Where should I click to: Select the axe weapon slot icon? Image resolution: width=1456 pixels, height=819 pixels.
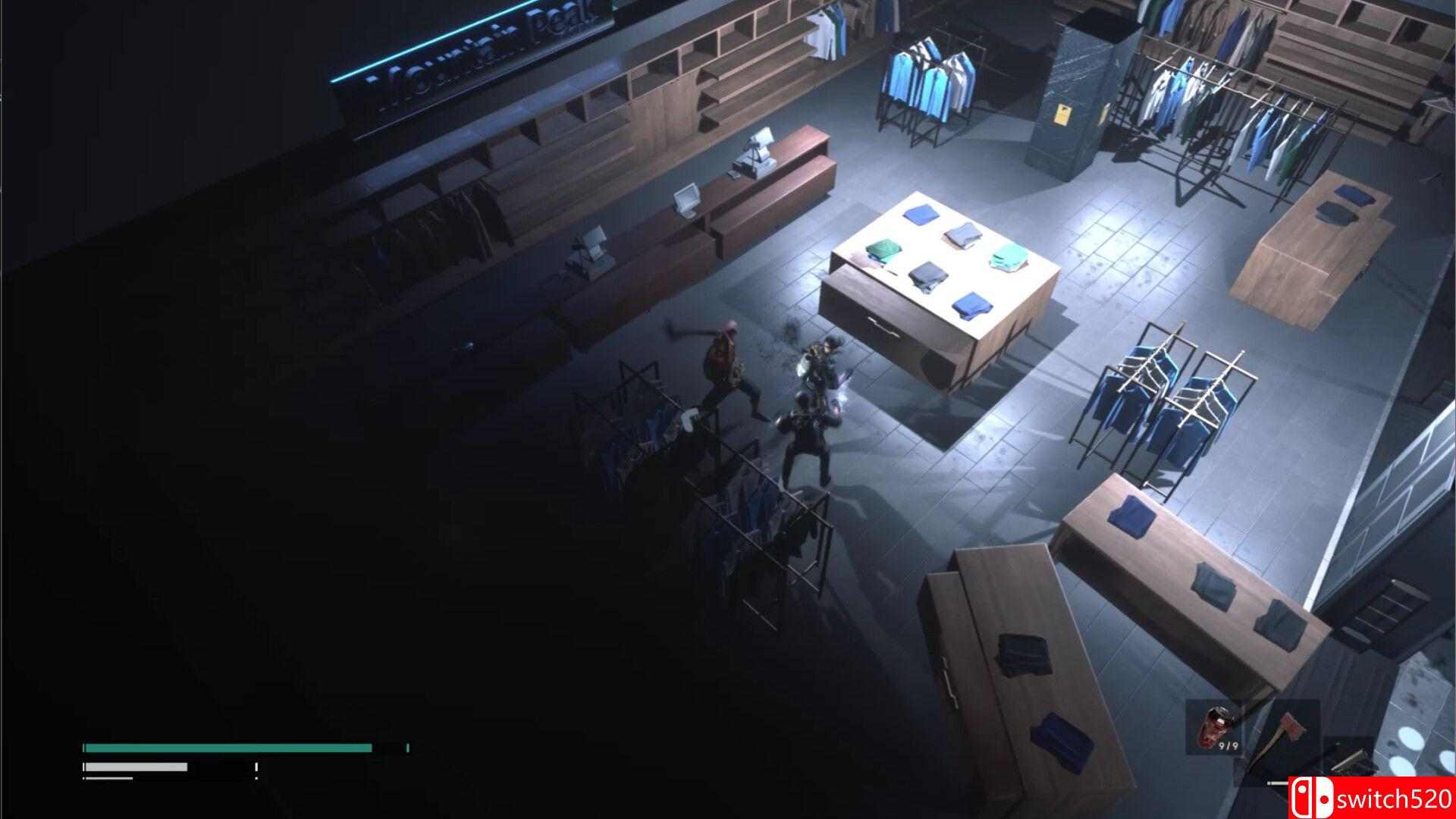coord(1289,728)
